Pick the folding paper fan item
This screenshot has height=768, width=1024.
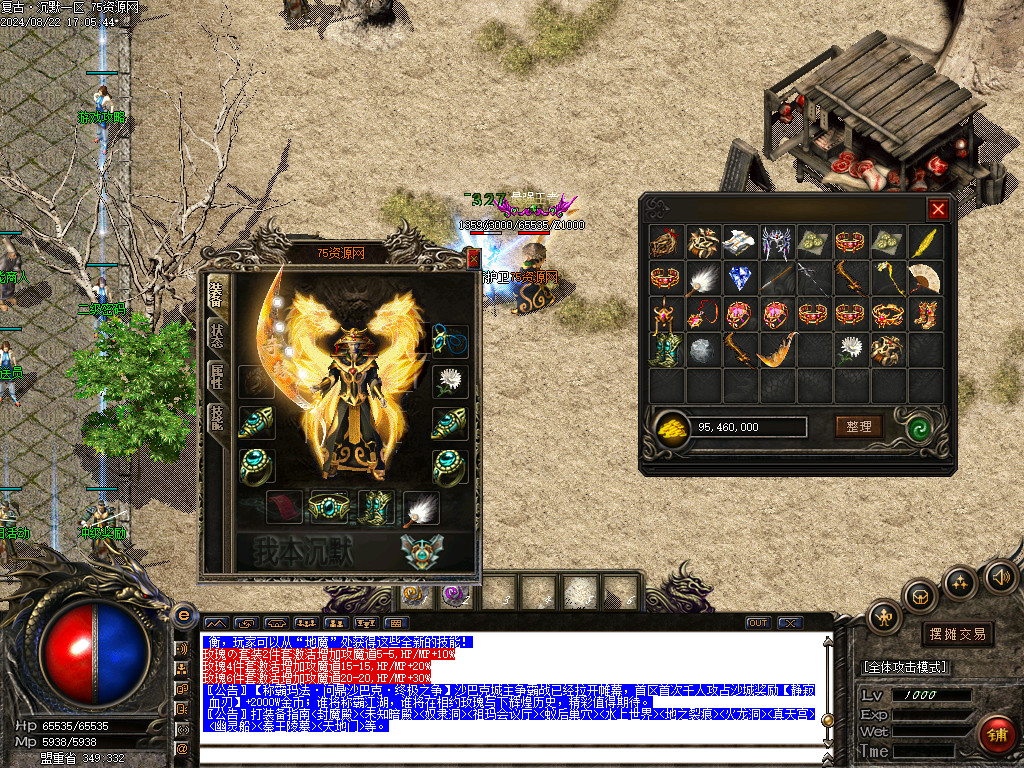click(x=924, y=278)
